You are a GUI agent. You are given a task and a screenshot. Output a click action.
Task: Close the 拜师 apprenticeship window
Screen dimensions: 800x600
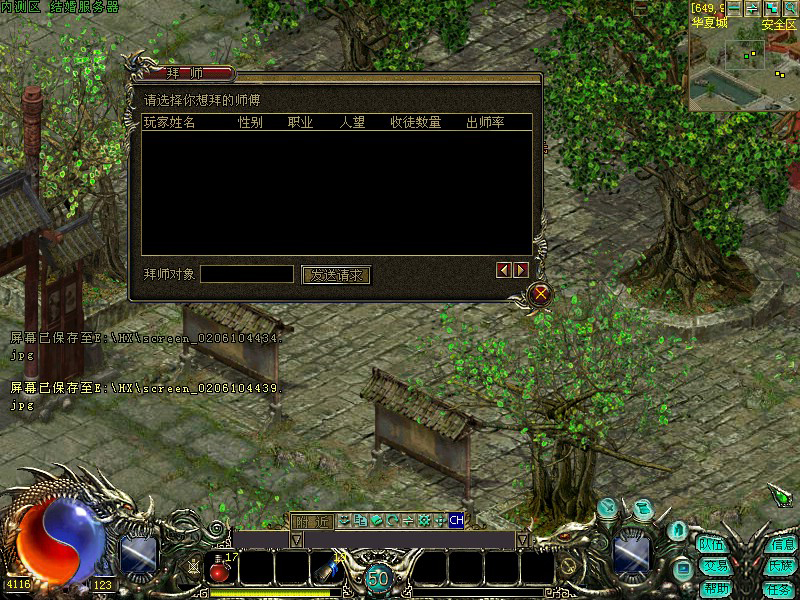point(541,293)
